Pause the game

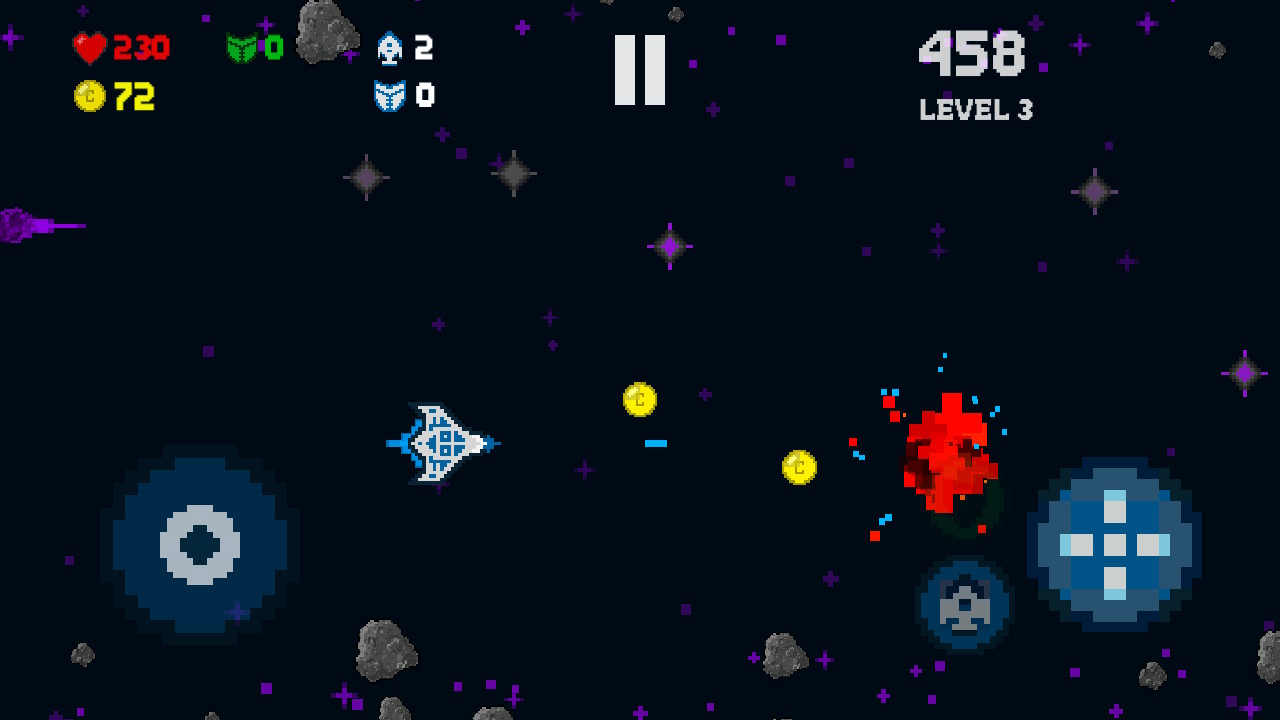pos(640,70)
